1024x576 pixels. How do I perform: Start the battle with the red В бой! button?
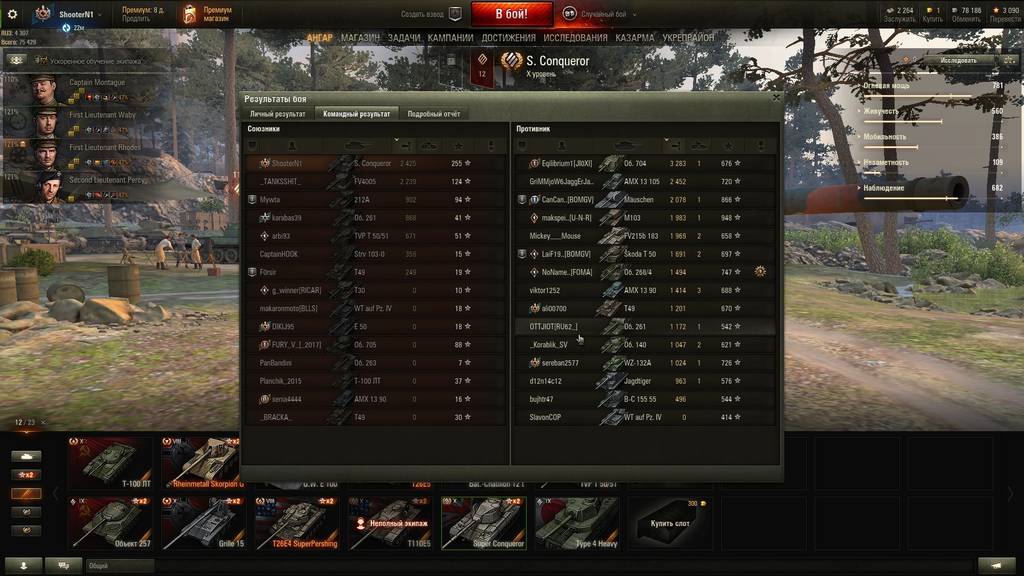(x=511, y=14)
